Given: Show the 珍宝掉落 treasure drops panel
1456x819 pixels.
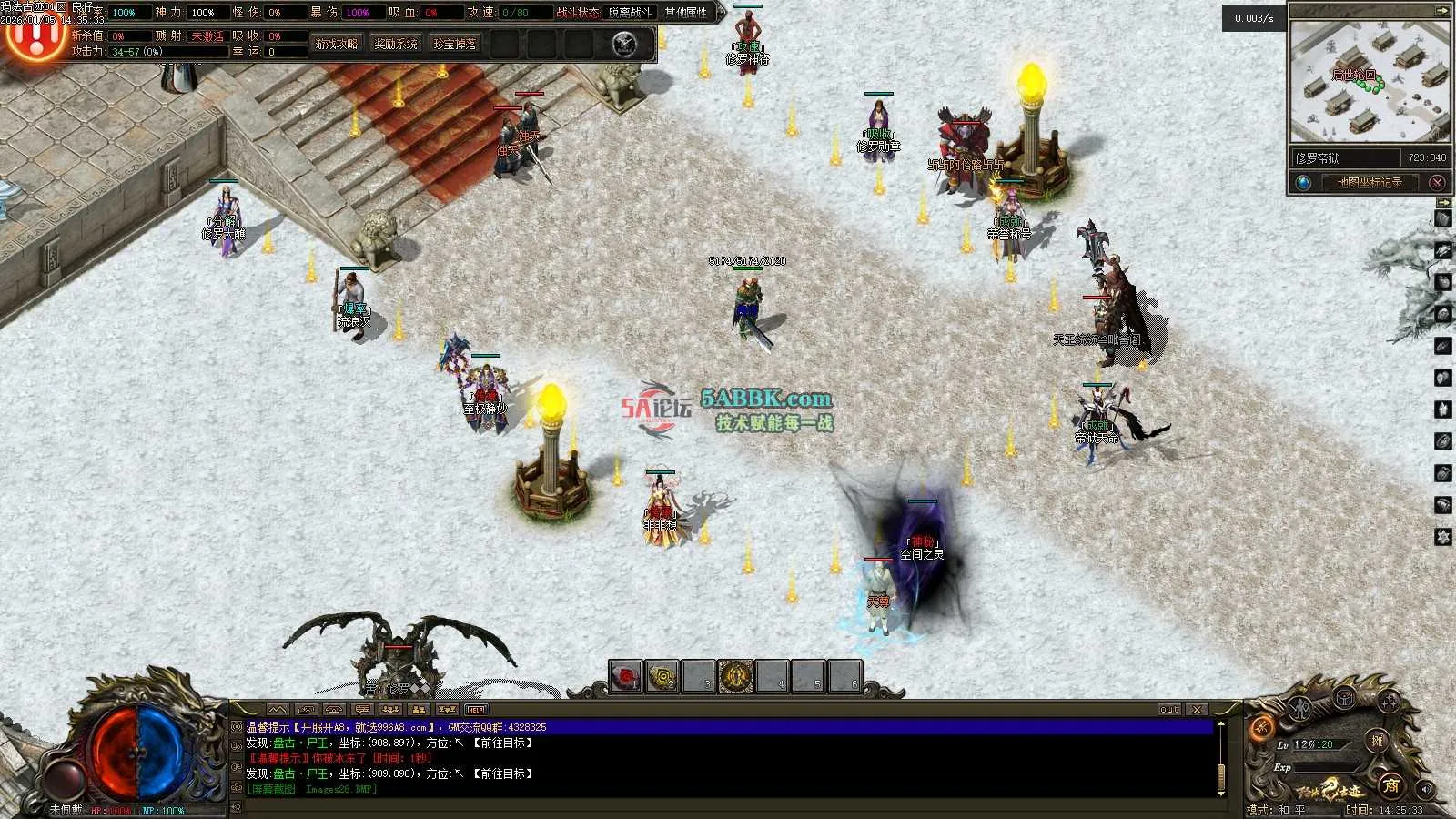Looking at the screenshot, I should (455, 44).
